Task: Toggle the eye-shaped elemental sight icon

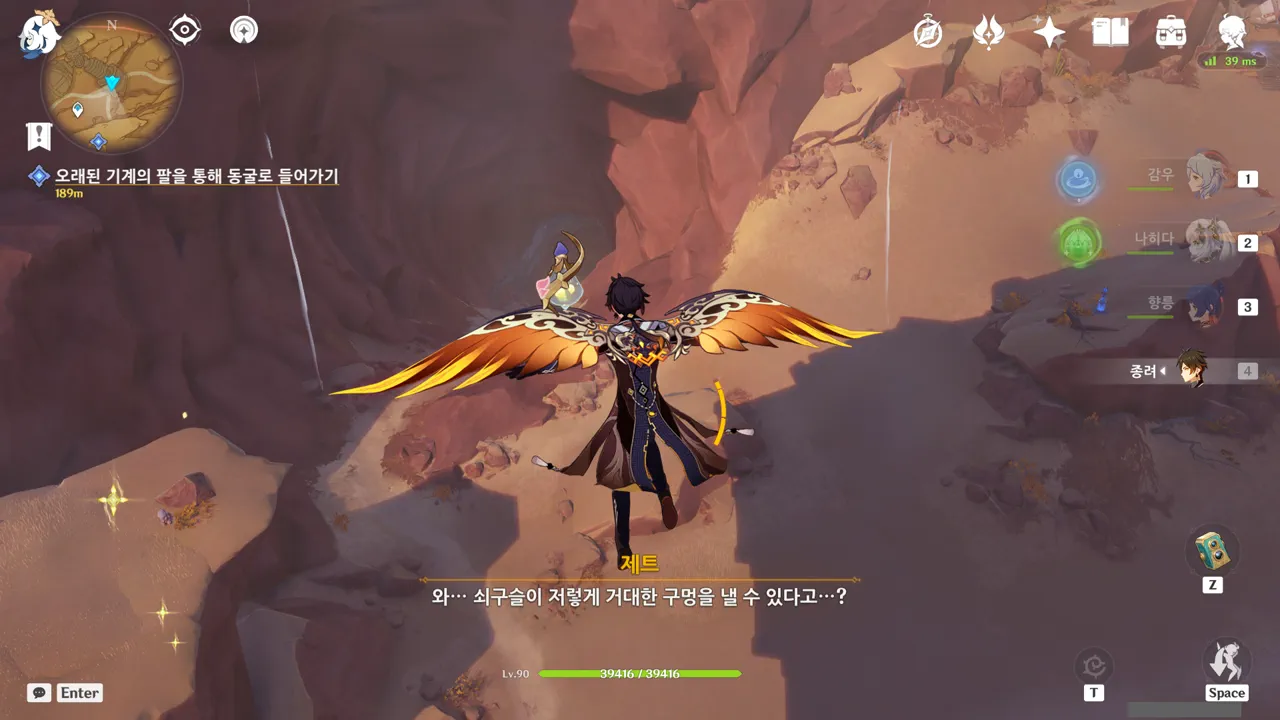Action: pos(185,30)
